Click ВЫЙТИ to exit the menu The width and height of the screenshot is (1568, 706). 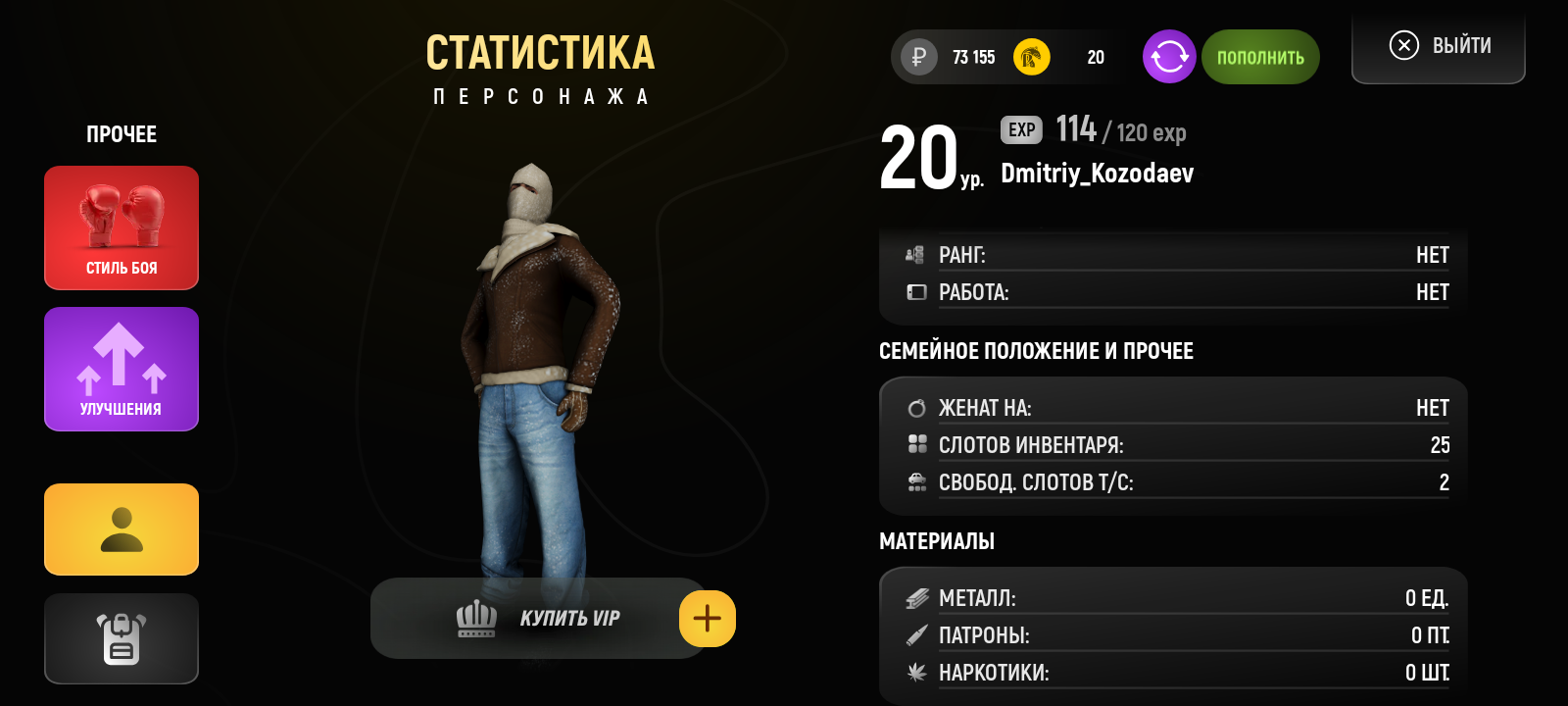1438,44
